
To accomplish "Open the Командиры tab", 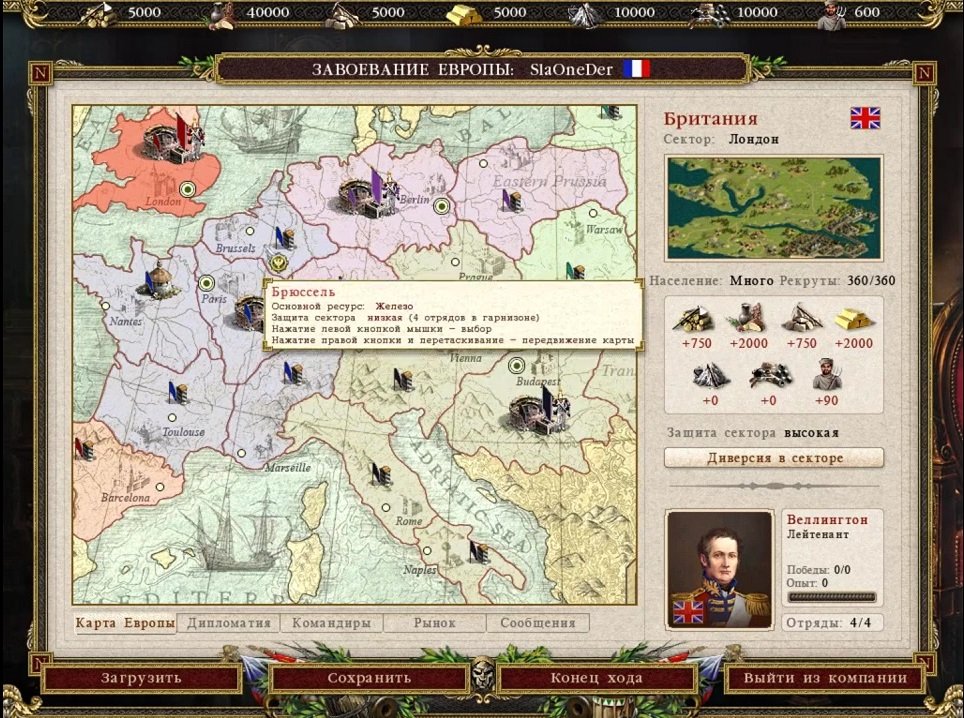I will point(332,623).
